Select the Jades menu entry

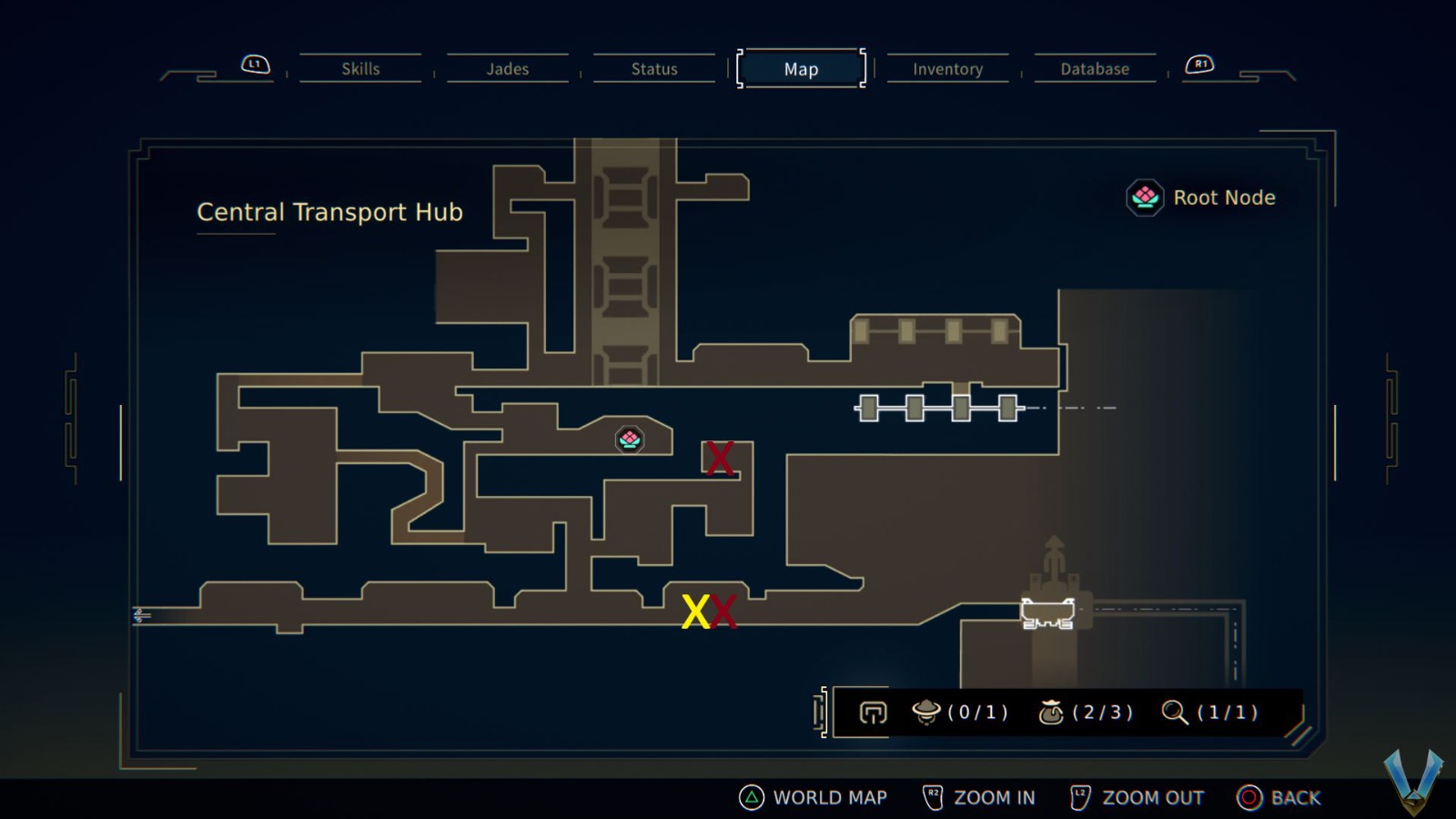click(x=507, y=68)
